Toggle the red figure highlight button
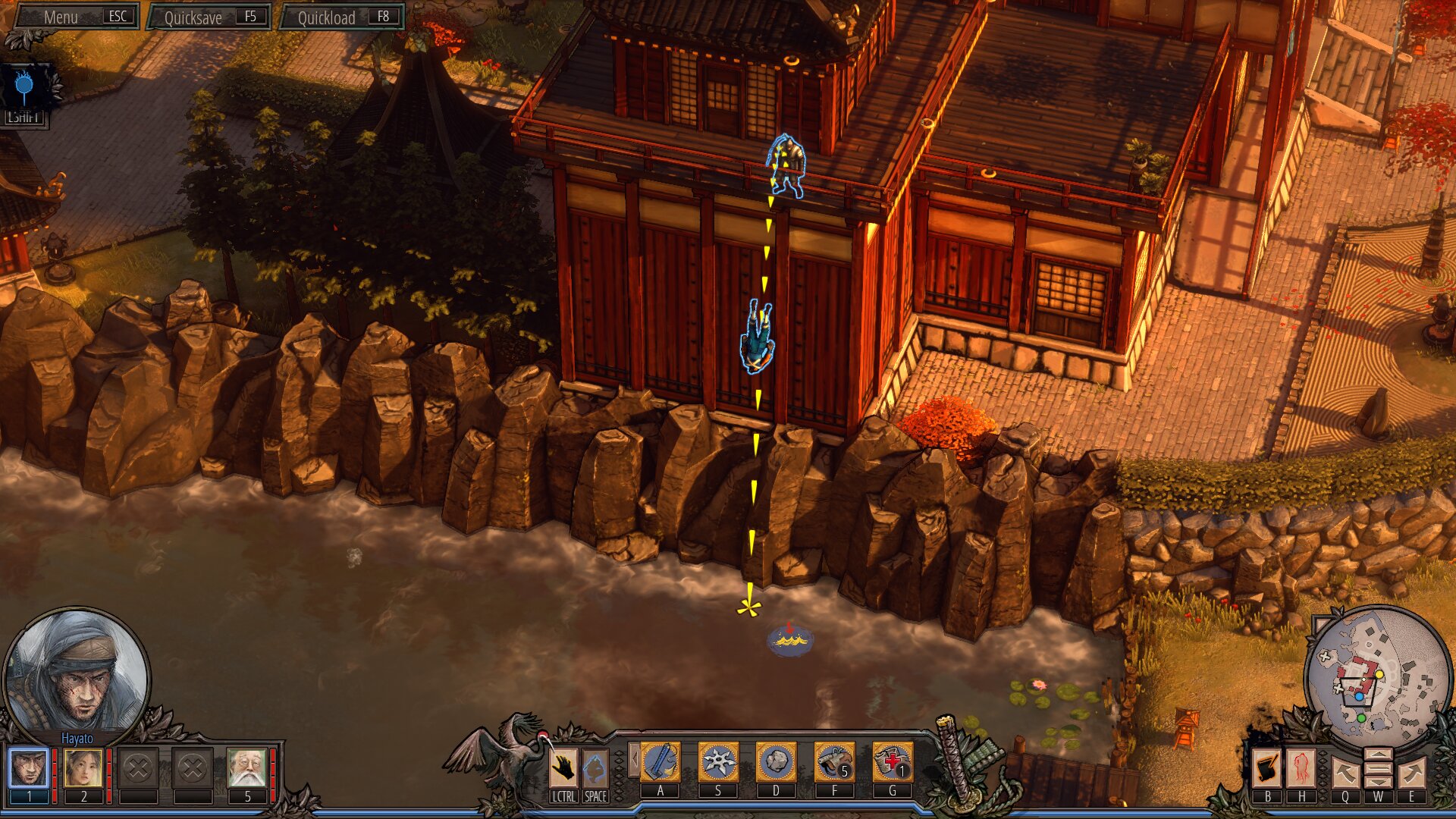Image resolution: width=1456 pixels, height=819 pixels. (1302, 769)
